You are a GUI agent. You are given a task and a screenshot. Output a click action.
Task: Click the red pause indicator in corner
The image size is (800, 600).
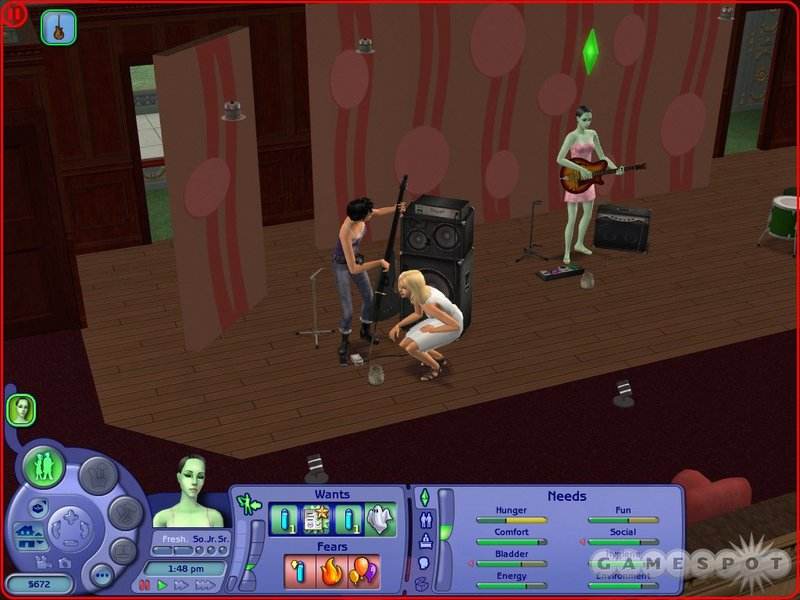point(14,14)
